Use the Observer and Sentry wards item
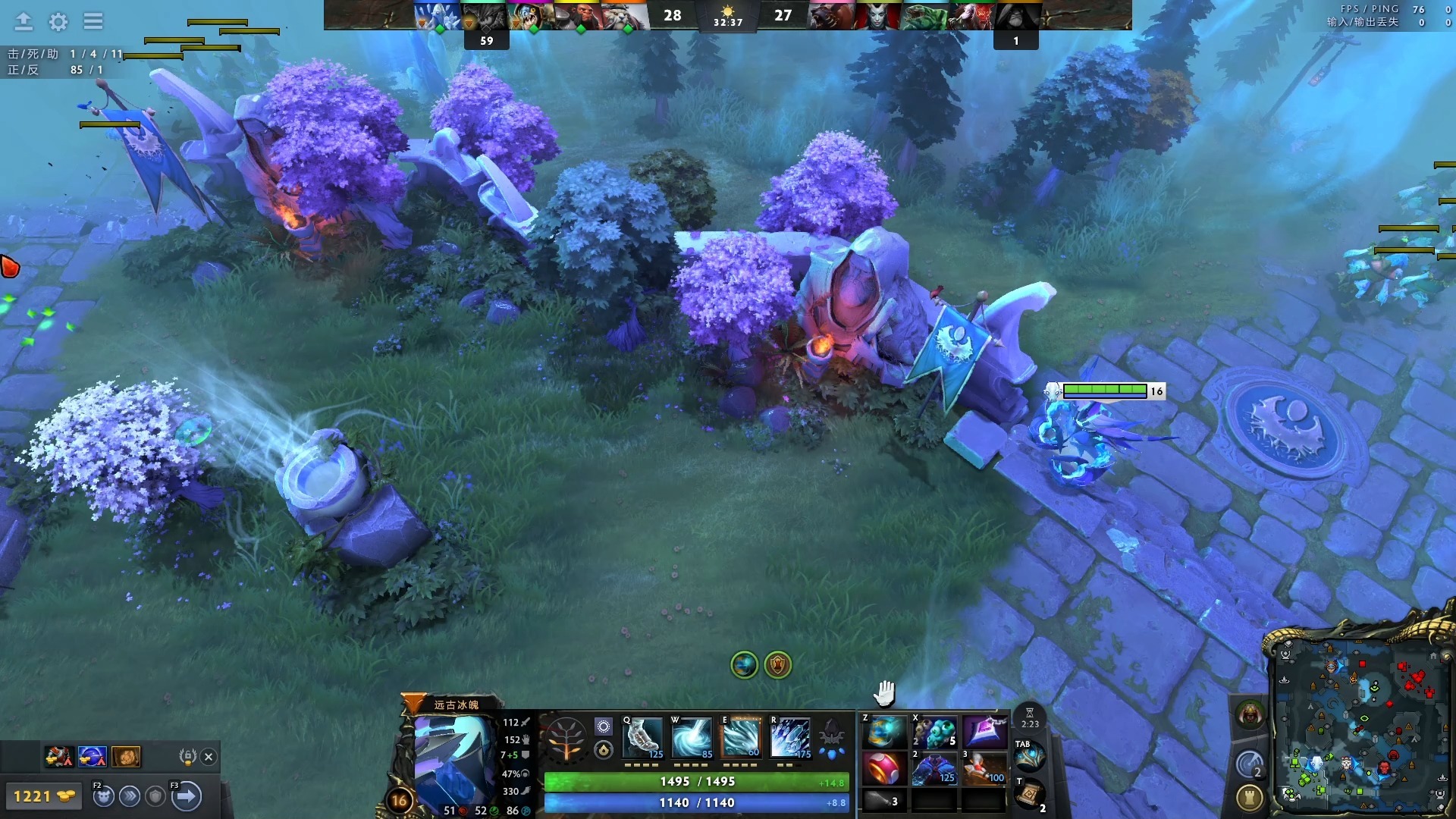1456x819 pixels. click(x=934, y=733)
